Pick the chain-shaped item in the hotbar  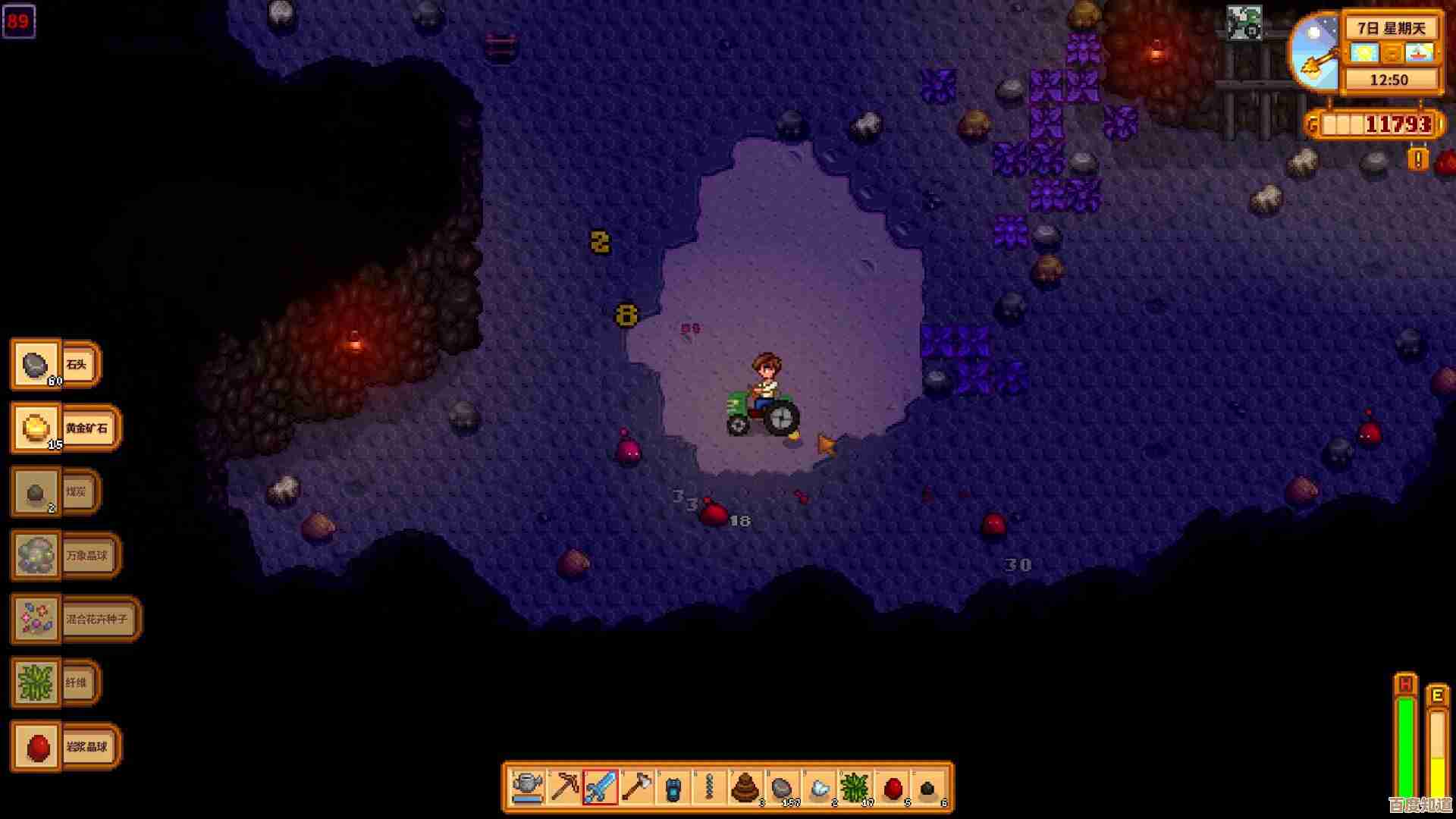tap(710, 788)
